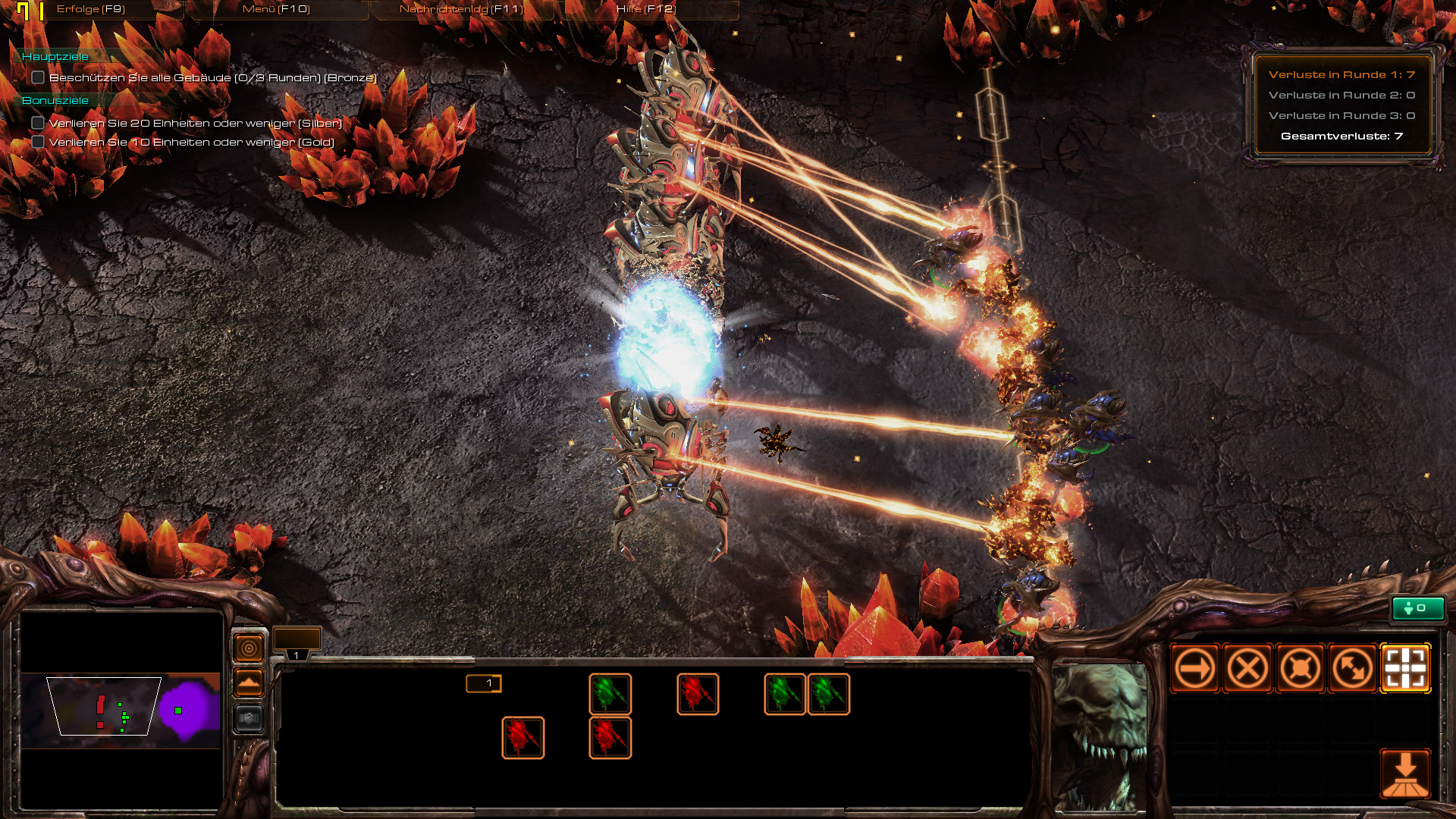Screen dimensions: 1456x819
Task: Click the greyed-out handshake alliance button
Action: point(249,718)
